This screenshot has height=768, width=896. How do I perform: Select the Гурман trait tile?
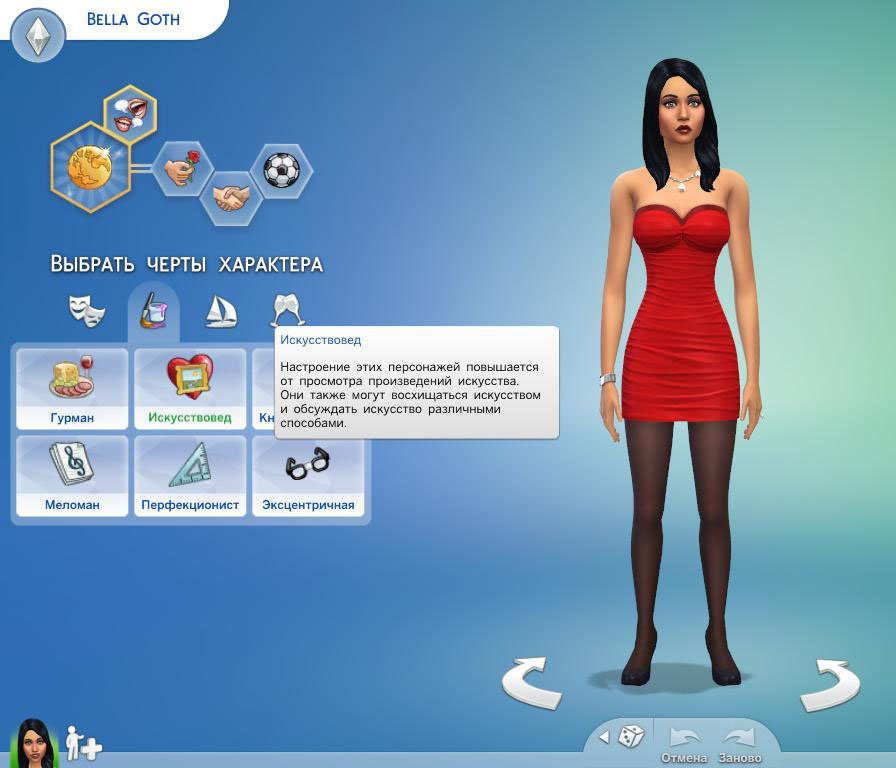coord(72,389)
